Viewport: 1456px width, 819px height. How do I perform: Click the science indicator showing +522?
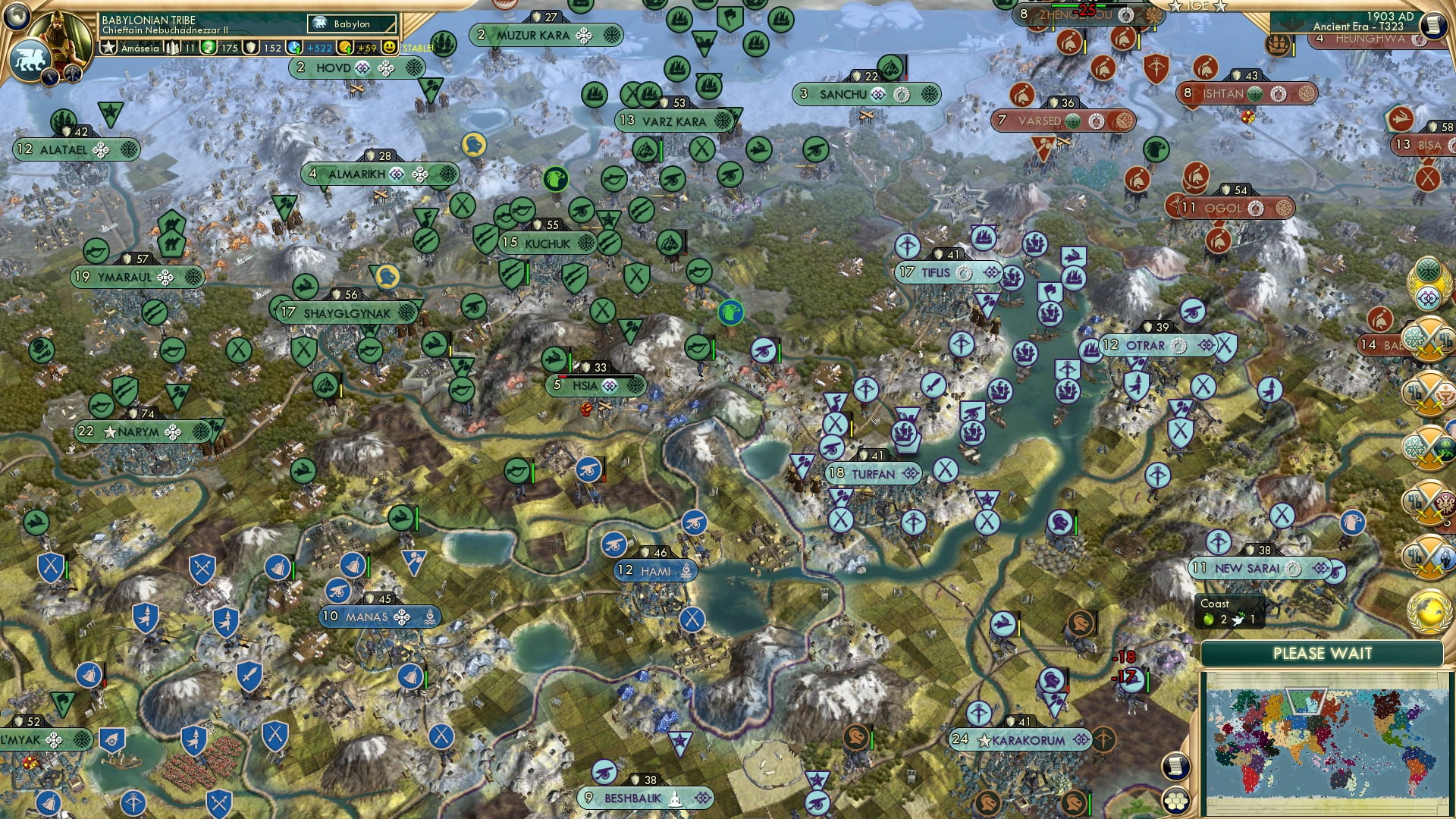pos(303,47)
